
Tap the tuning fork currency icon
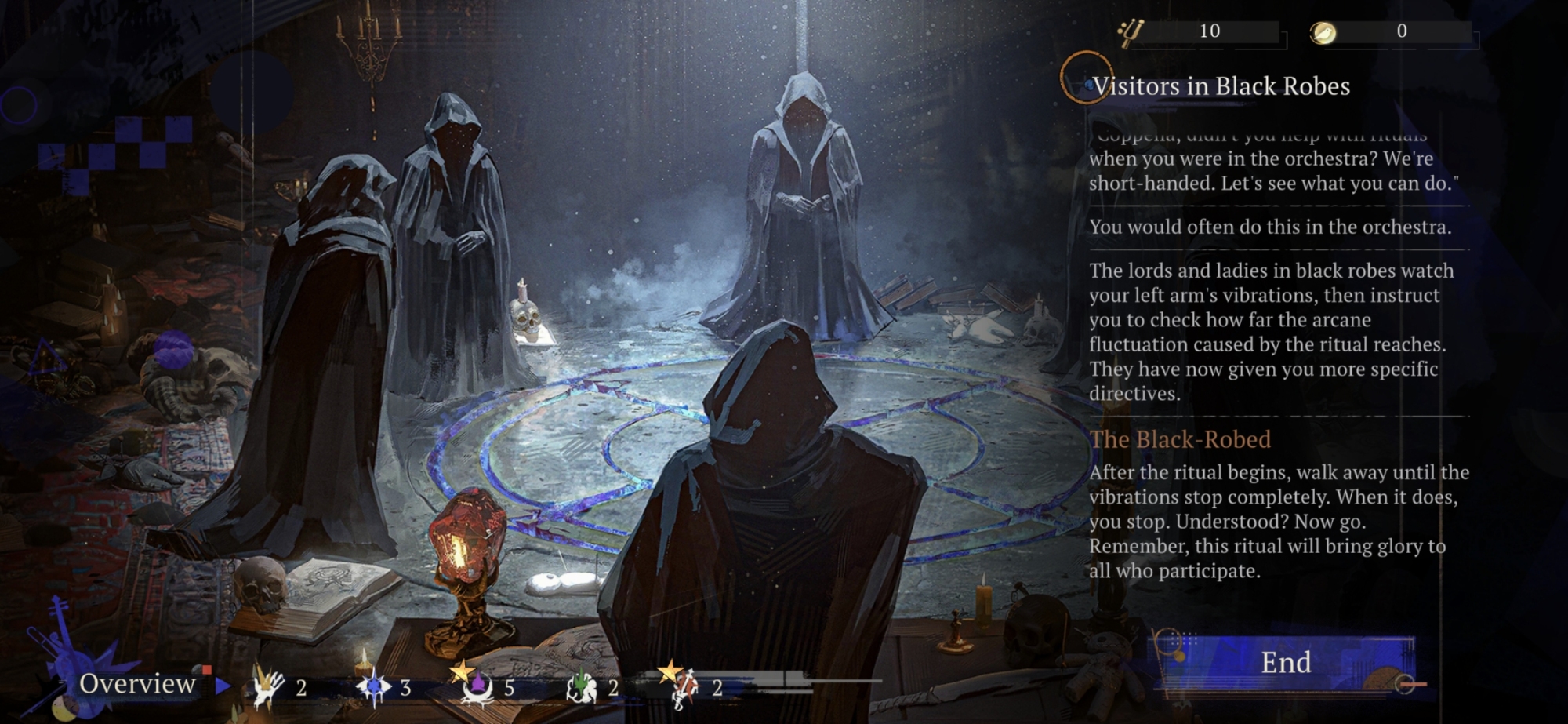click(x=1130, y=32)
